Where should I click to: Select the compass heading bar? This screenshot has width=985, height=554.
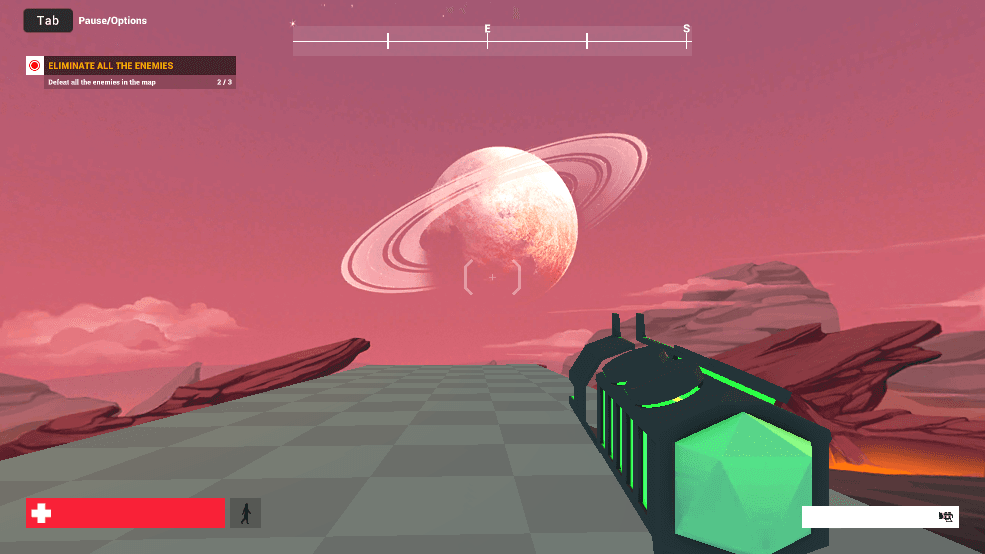491,41
